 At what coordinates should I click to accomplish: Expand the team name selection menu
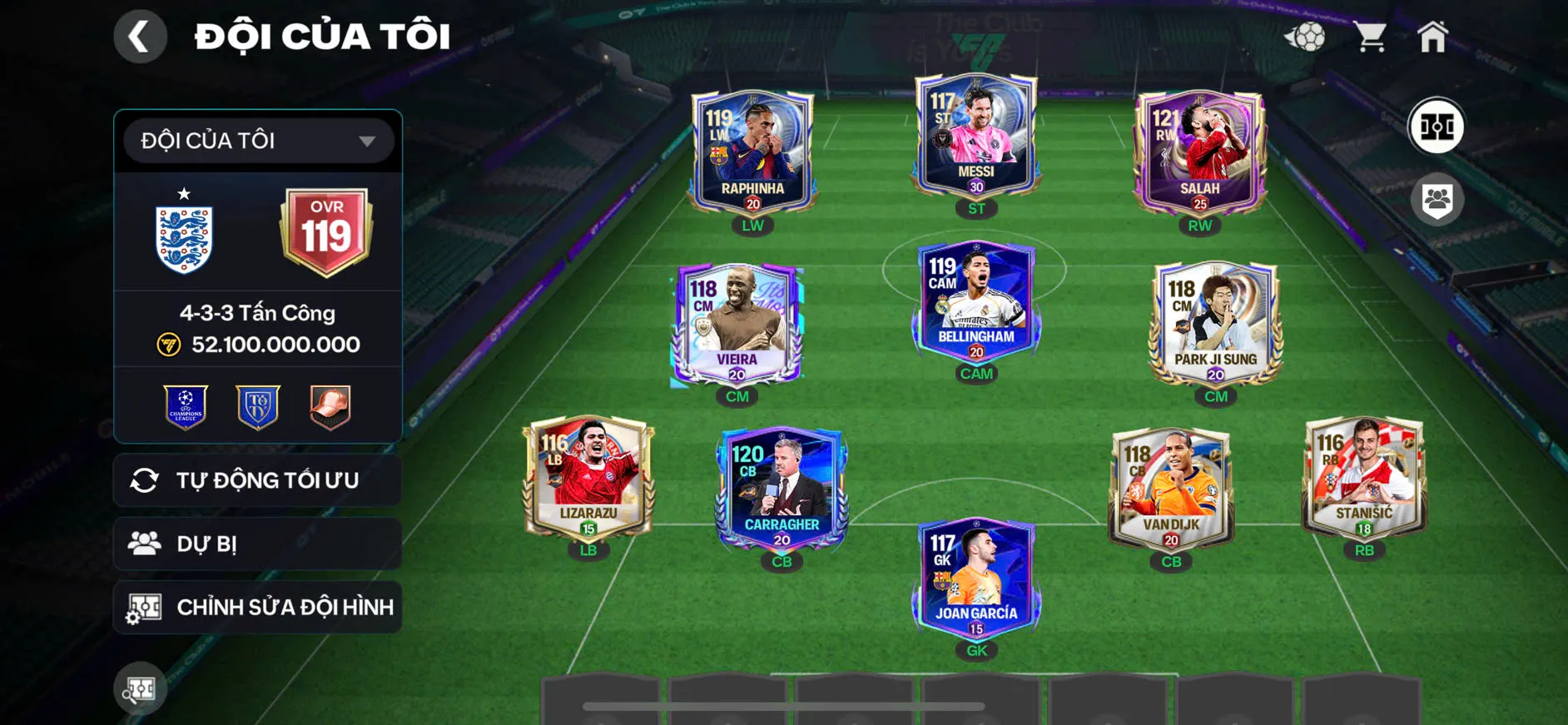click(366, 140)
